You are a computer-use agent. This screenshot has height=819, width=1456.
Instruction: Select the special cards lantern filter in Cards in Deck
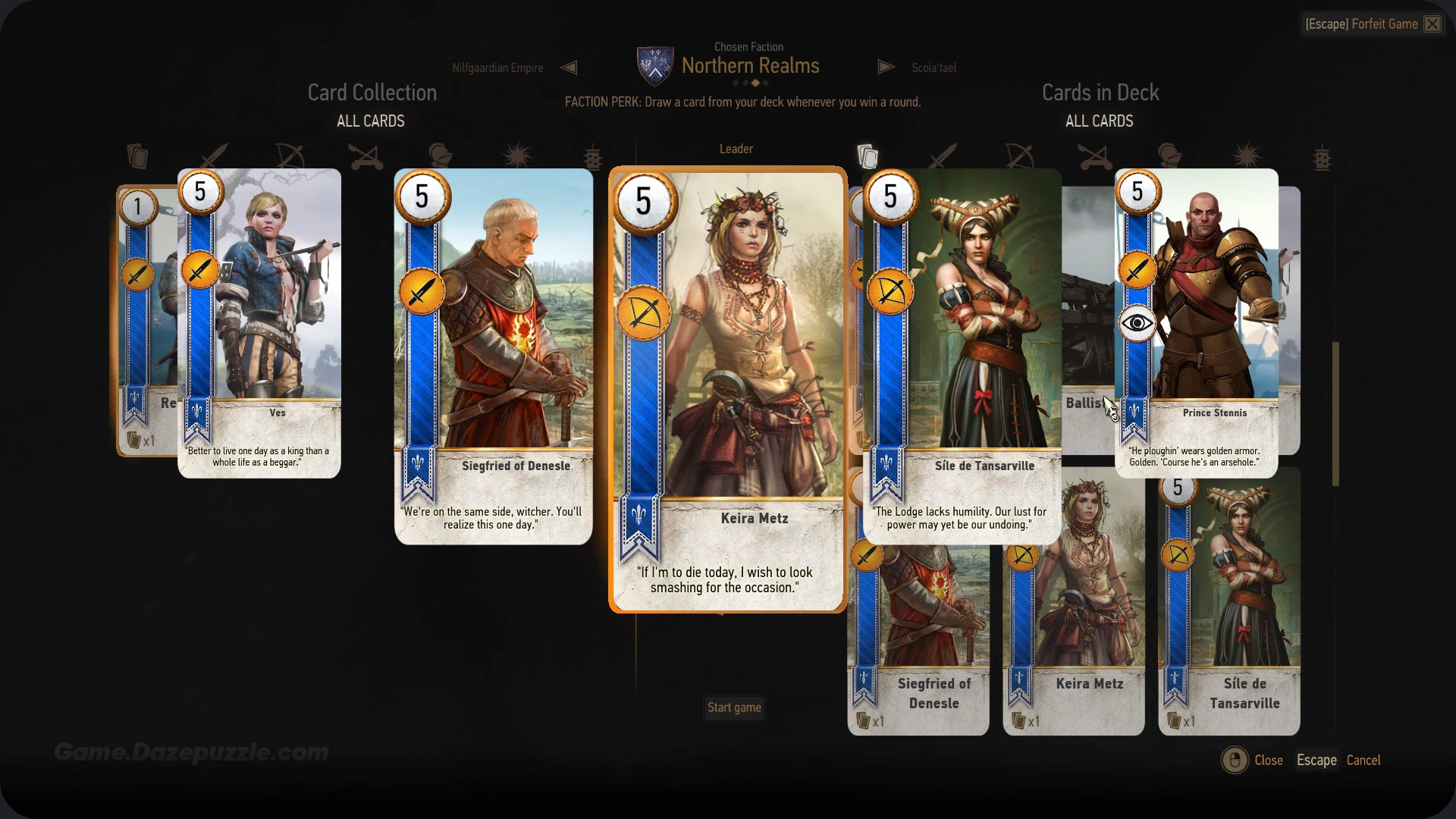click(x=1323, y=157)
